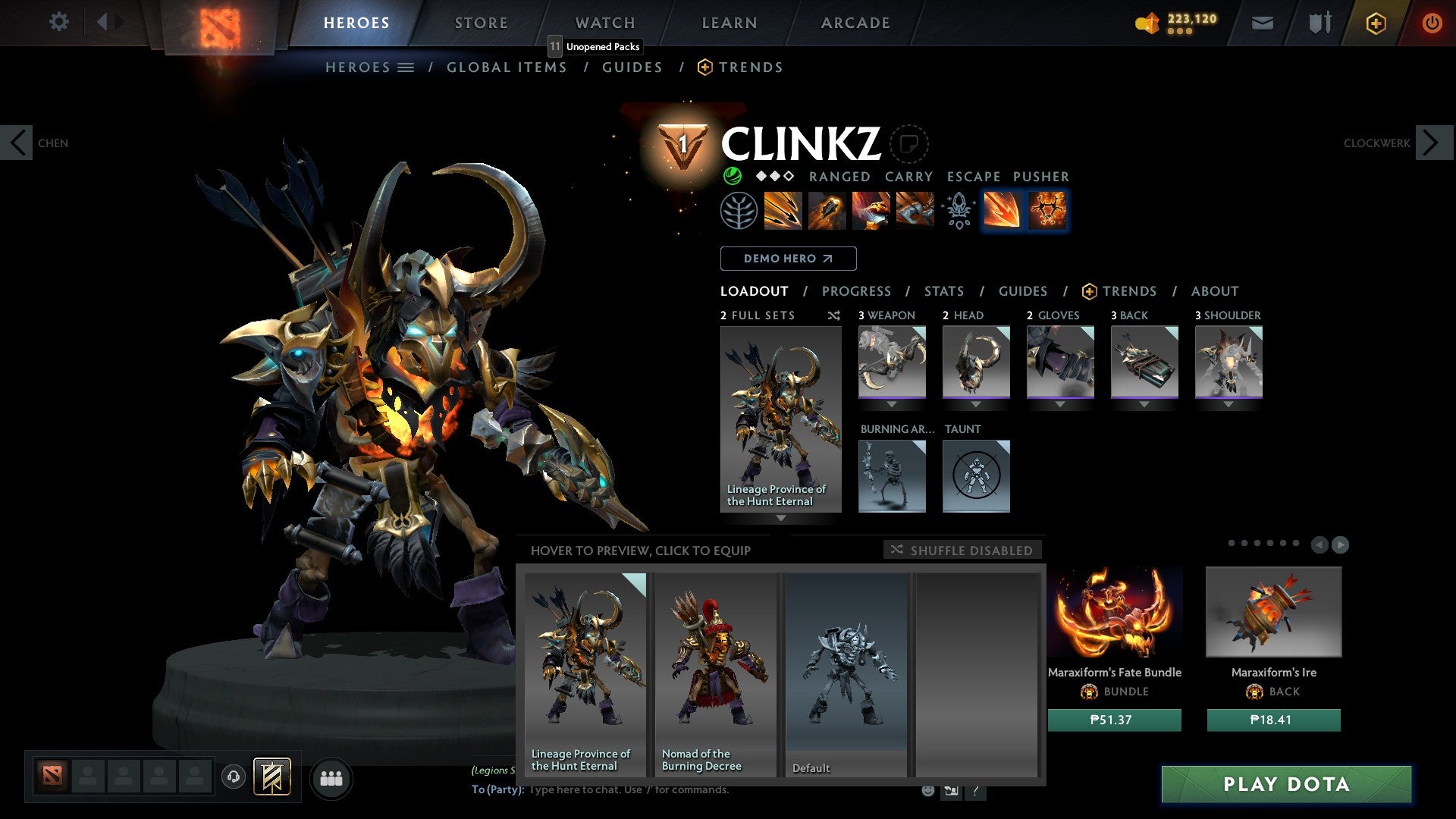Switch to the PROGRESS tab
Image resolution: width=1456 pixels, height=819 pixels.
coord(857,291)
